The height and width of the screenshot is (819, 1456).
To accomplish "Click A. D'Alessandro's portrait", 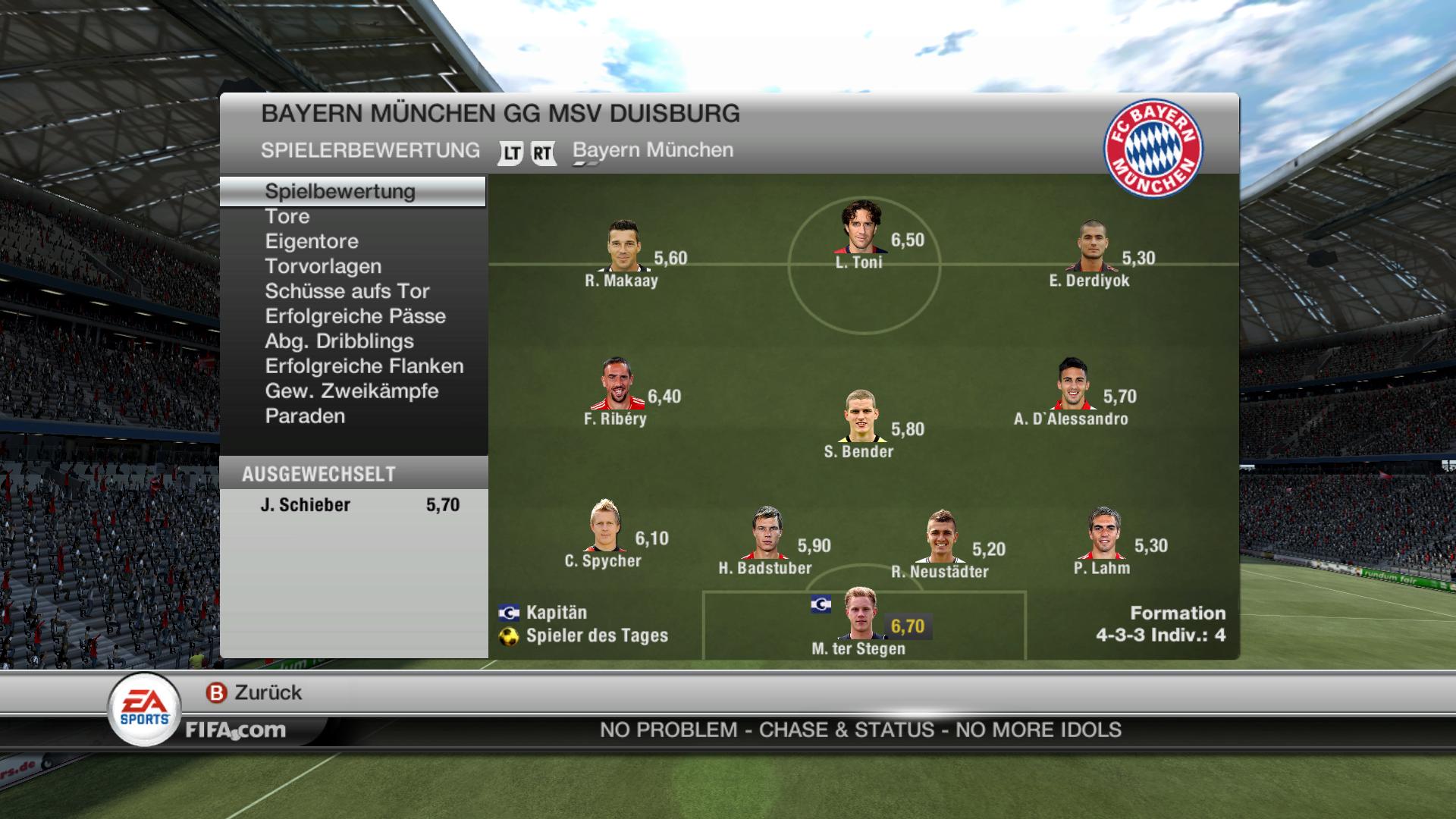I will tap(1073, 384).
